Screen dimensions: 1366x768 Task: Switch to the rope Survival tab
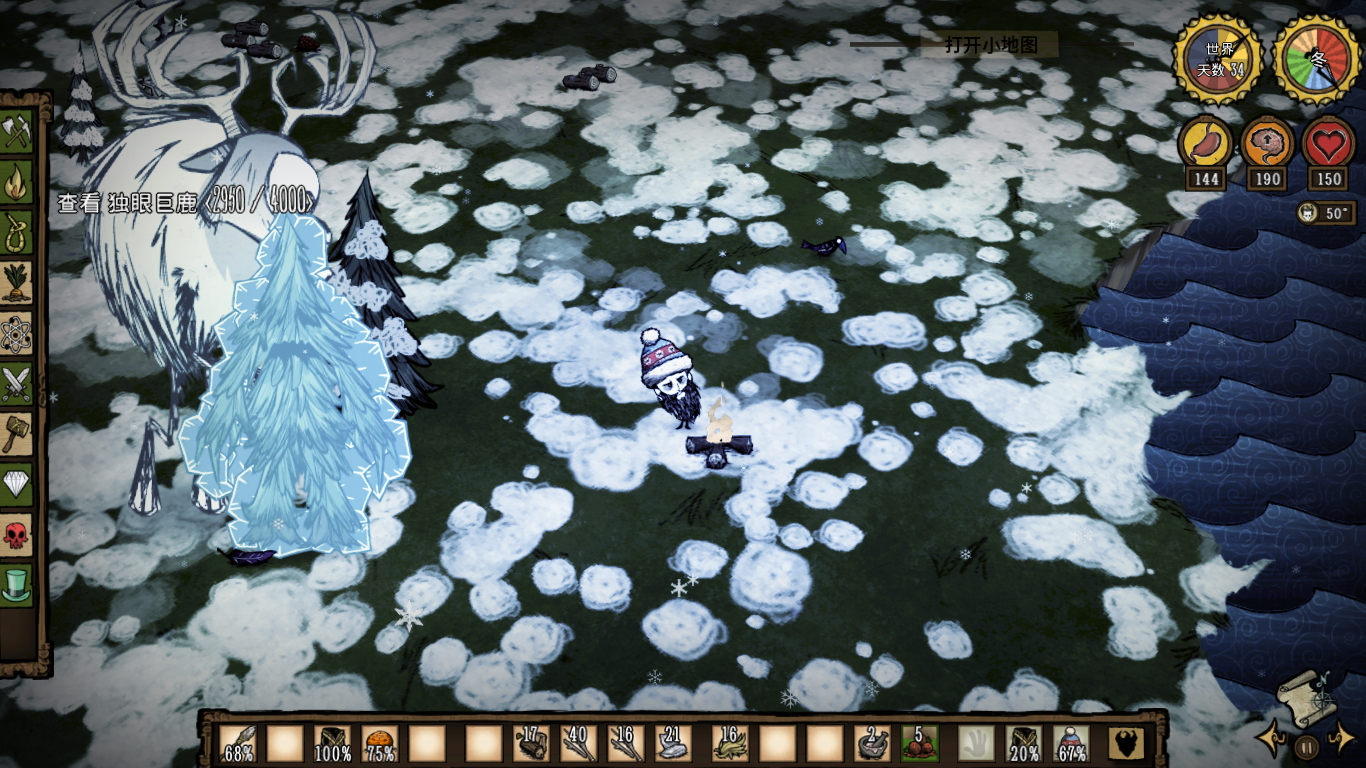pos(17,233)
